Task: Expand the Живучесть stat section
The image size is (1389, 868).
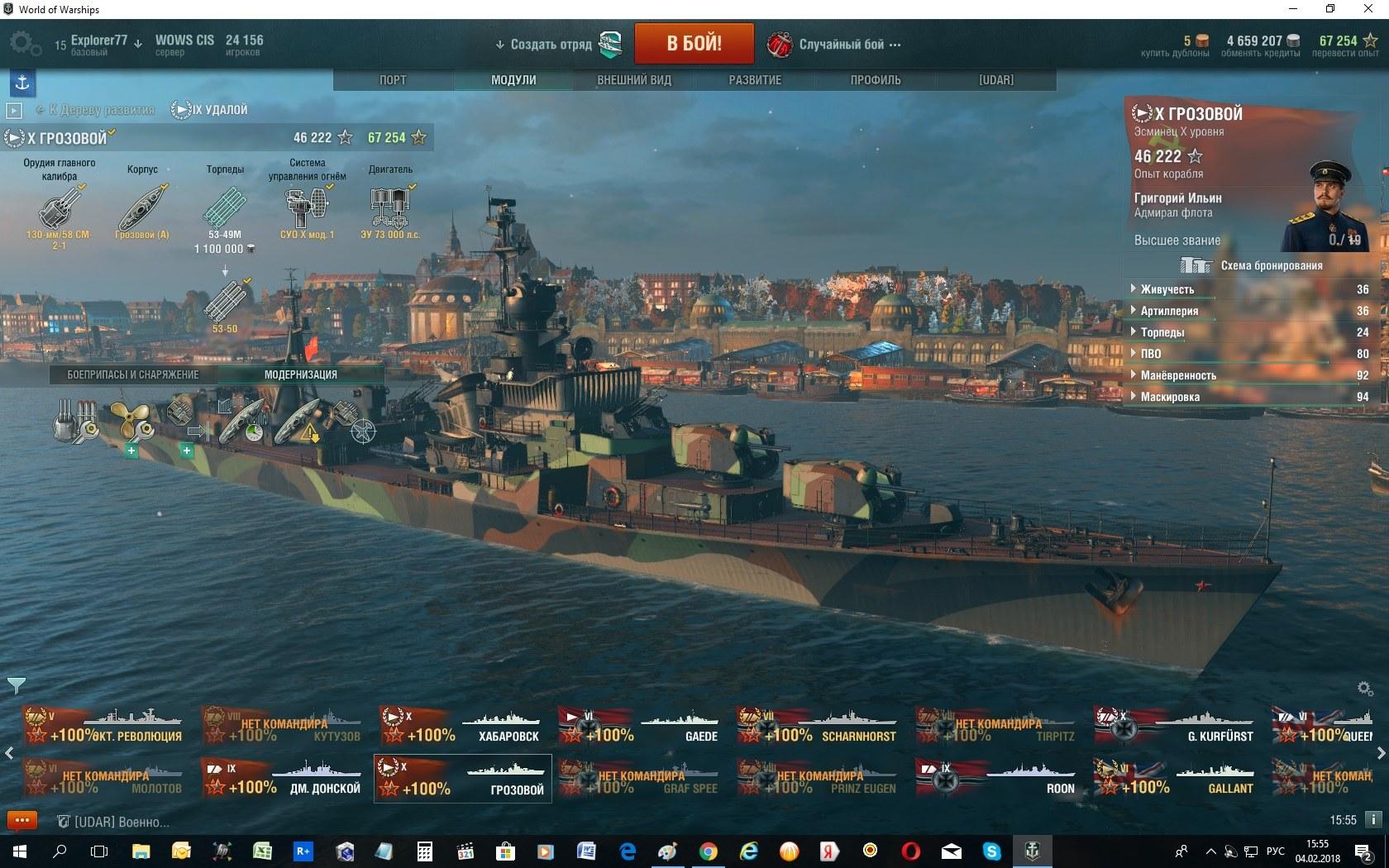Action: (x=1167, y=289)
